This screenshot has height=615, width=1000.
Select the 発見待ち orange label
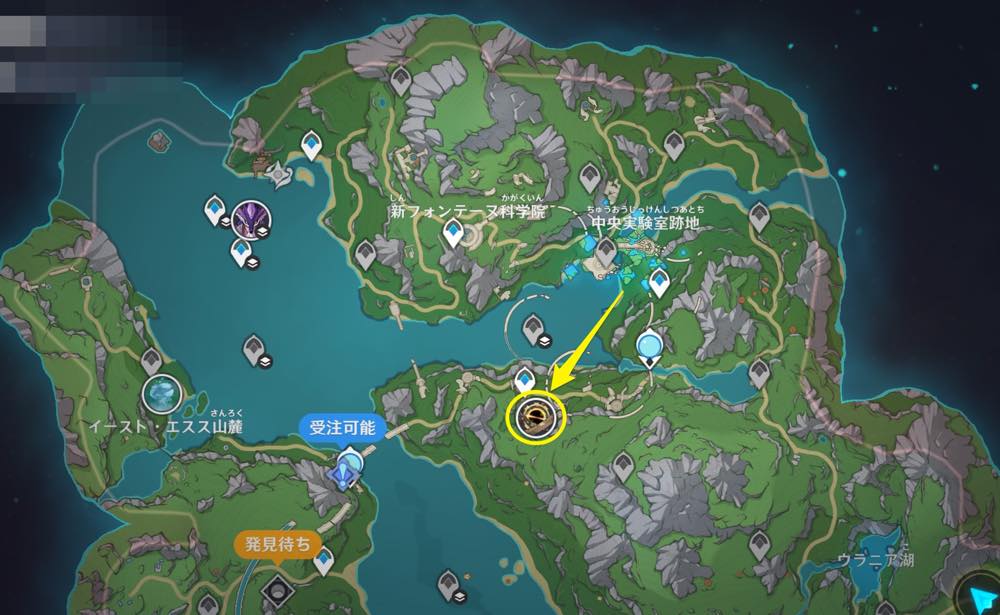click(x=278, y=546)
